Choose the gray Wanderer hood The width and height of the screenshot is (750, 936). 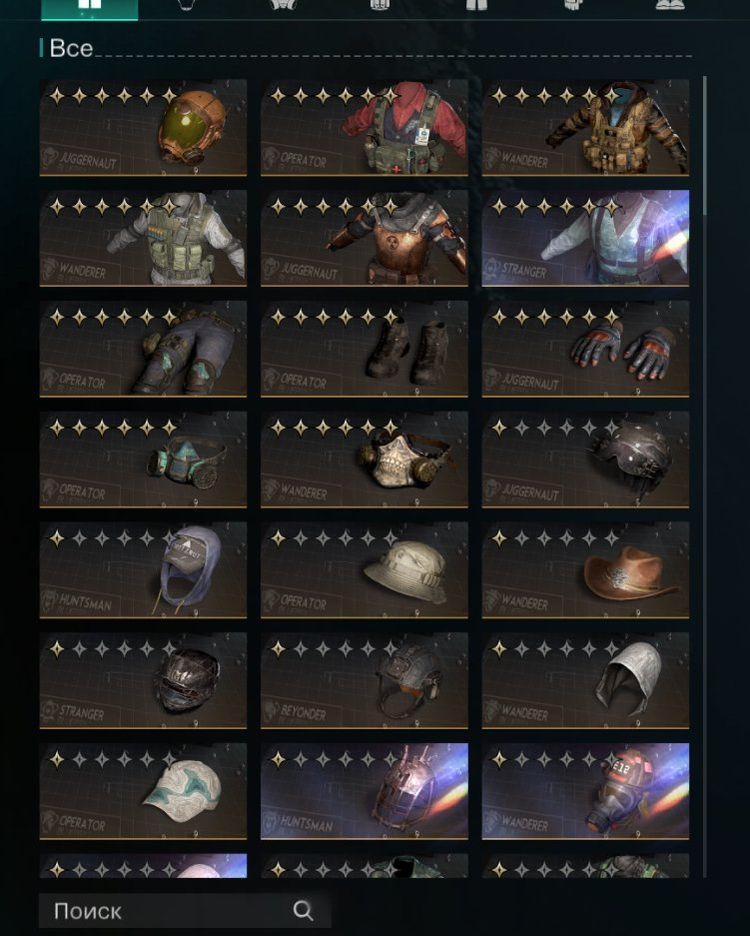point(585,679)
